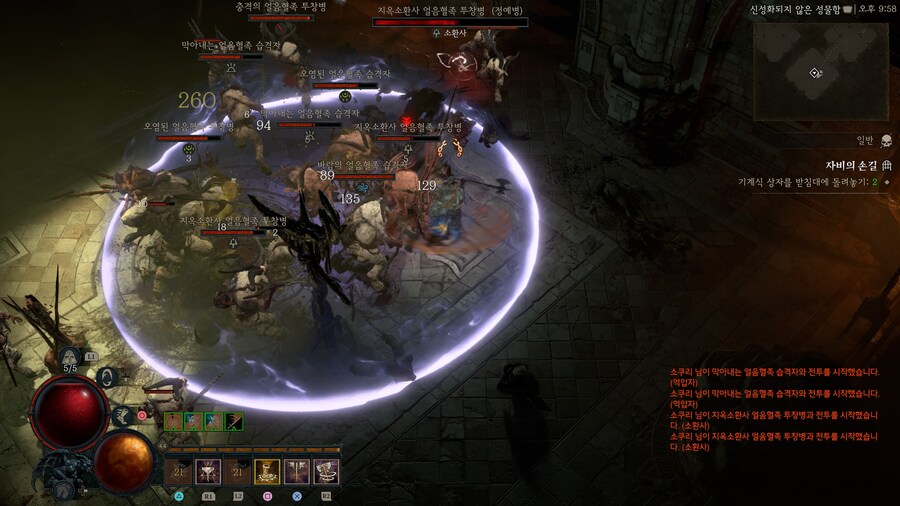This screenshot has width=900, height=506.
Task: Select the black slash buff icon
Action: (234, 422)
